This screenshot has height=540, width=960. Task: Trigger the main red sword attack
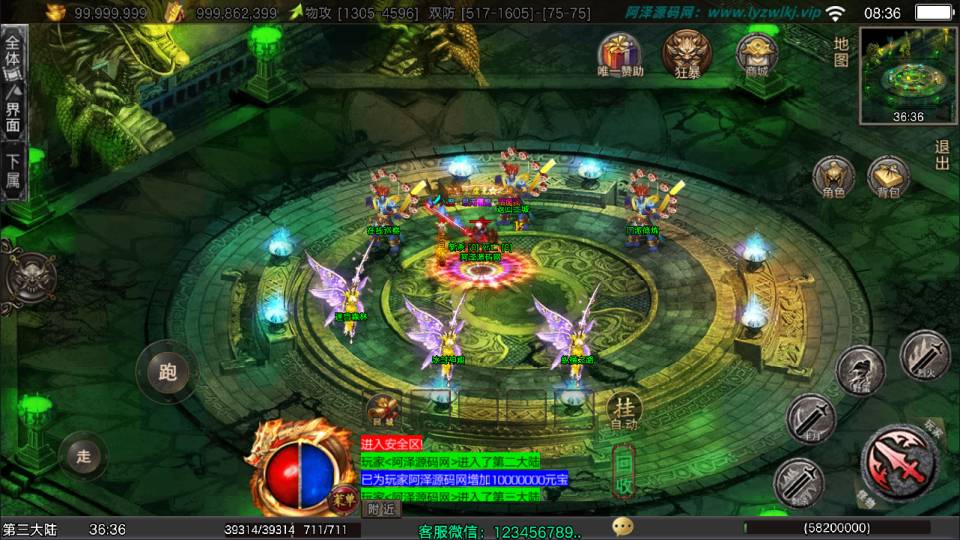(x=898, y=462)
